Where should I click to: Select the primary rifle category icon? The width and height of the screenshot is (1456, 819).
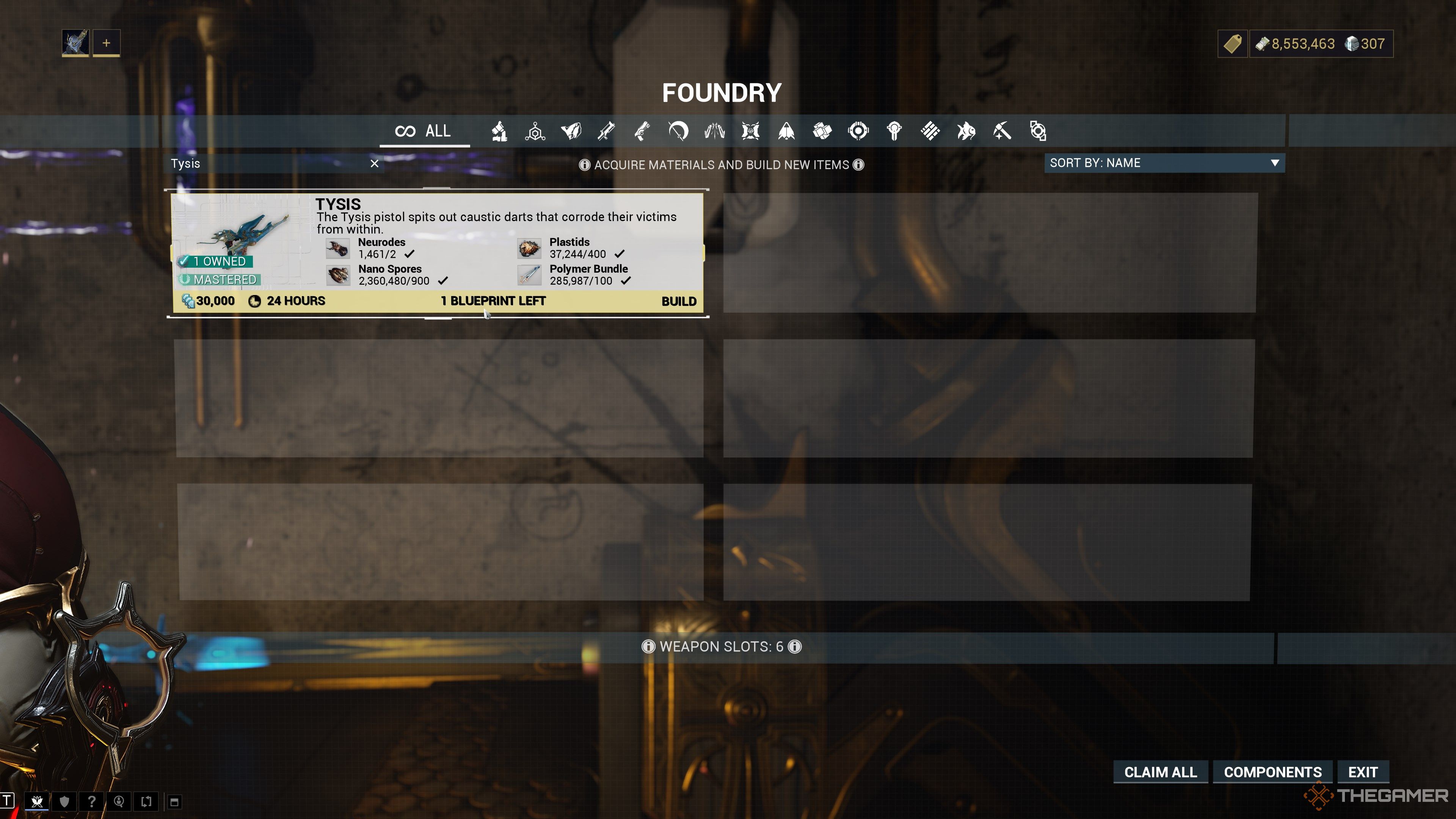point(607,131)
